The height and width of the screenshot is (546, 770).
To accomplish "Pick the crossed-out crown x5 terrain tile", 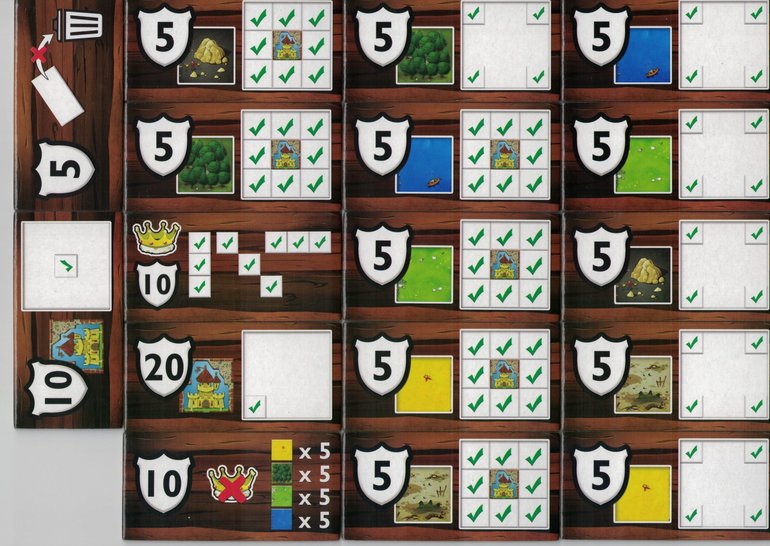I will (x=234, y=484).
